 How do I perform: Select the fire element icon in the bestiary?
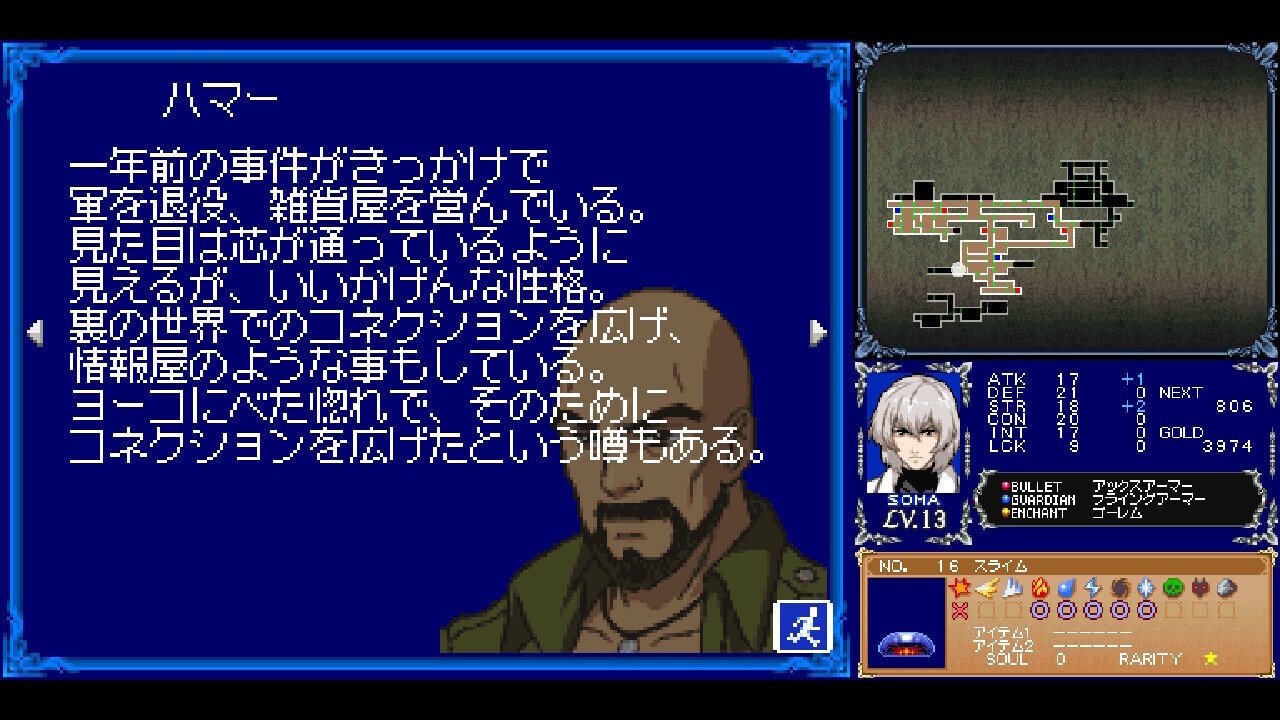pyautogui.click(x=1040, y=586)
